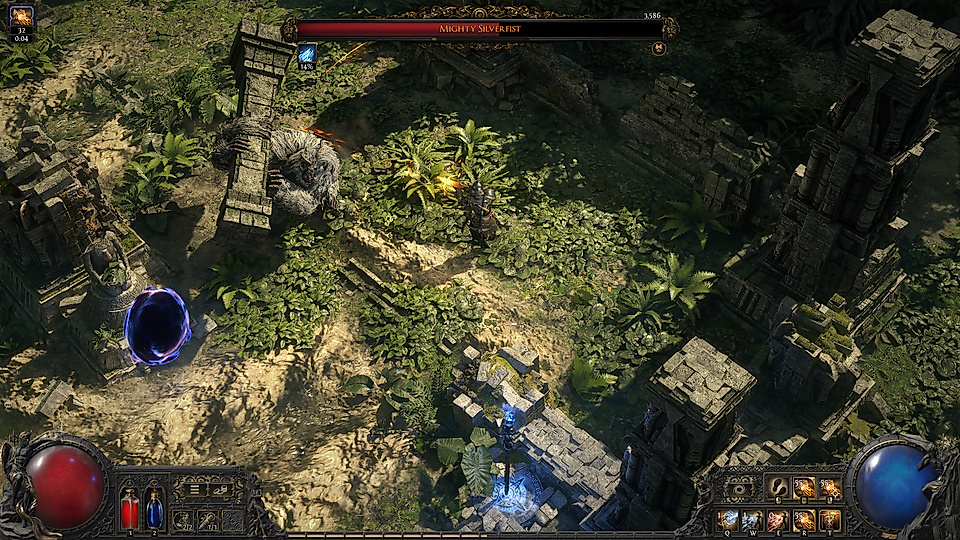
Task: Cast the R-bound fire skill
Action: click(x=804, y=520)
